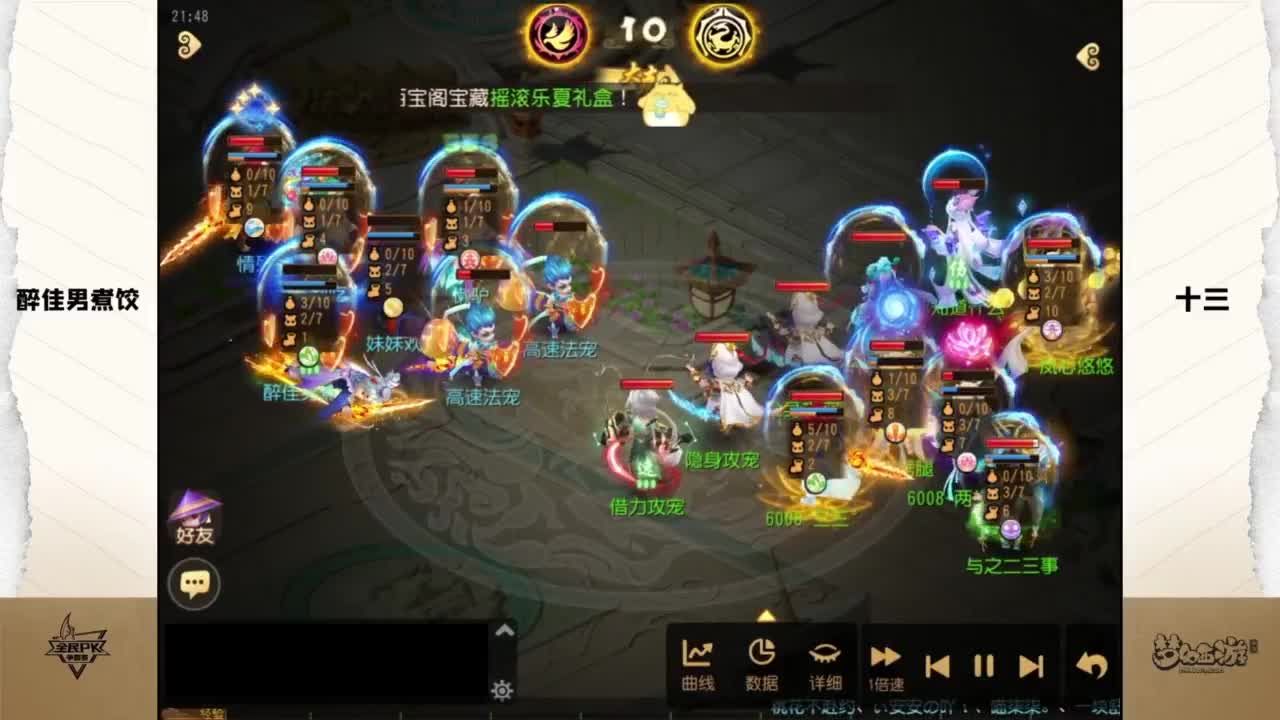Click the 摇滚乐夏礼盒 announcement banner
Image resolution: width=1280 pixels, height=720 pixels.
[x=510, y=99]
